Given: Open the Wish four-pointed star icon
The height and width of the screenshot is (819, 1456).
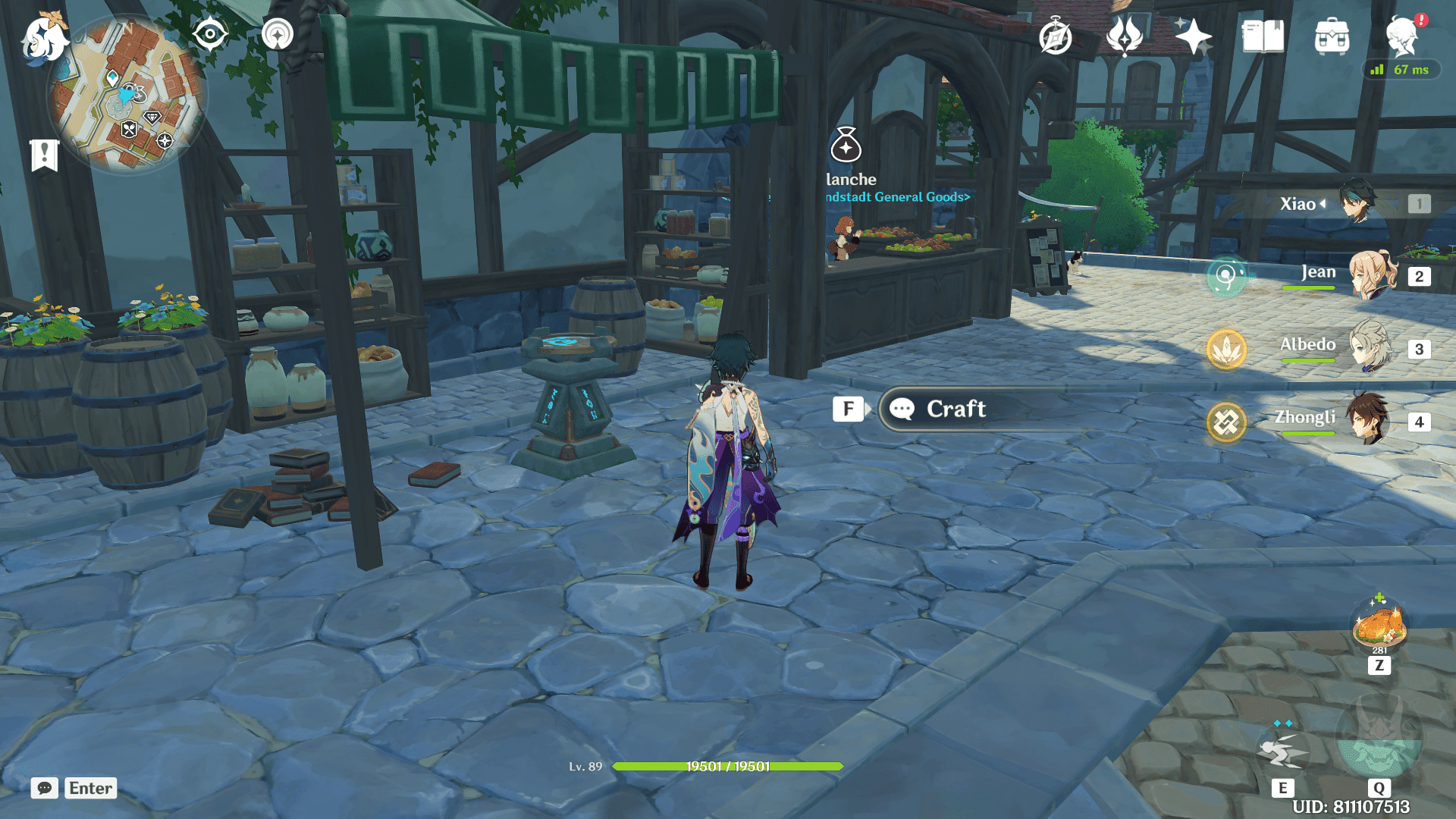Looking at the screenshot, I should tap(1192, 36).
